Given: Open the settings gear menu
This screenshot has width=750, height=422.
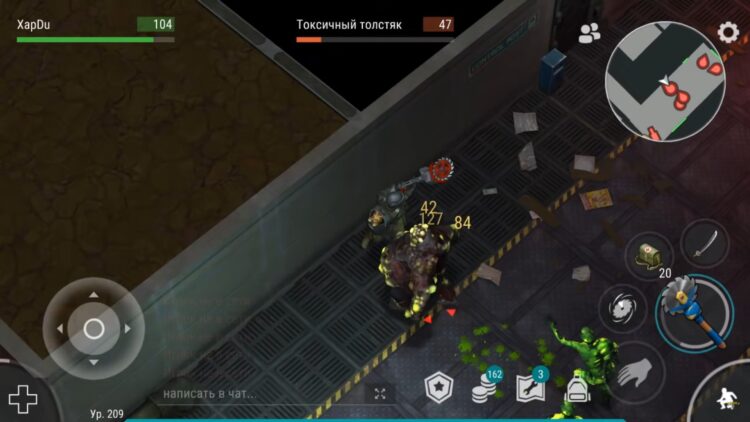Looking at the screenshot, I should pos(729,31).
